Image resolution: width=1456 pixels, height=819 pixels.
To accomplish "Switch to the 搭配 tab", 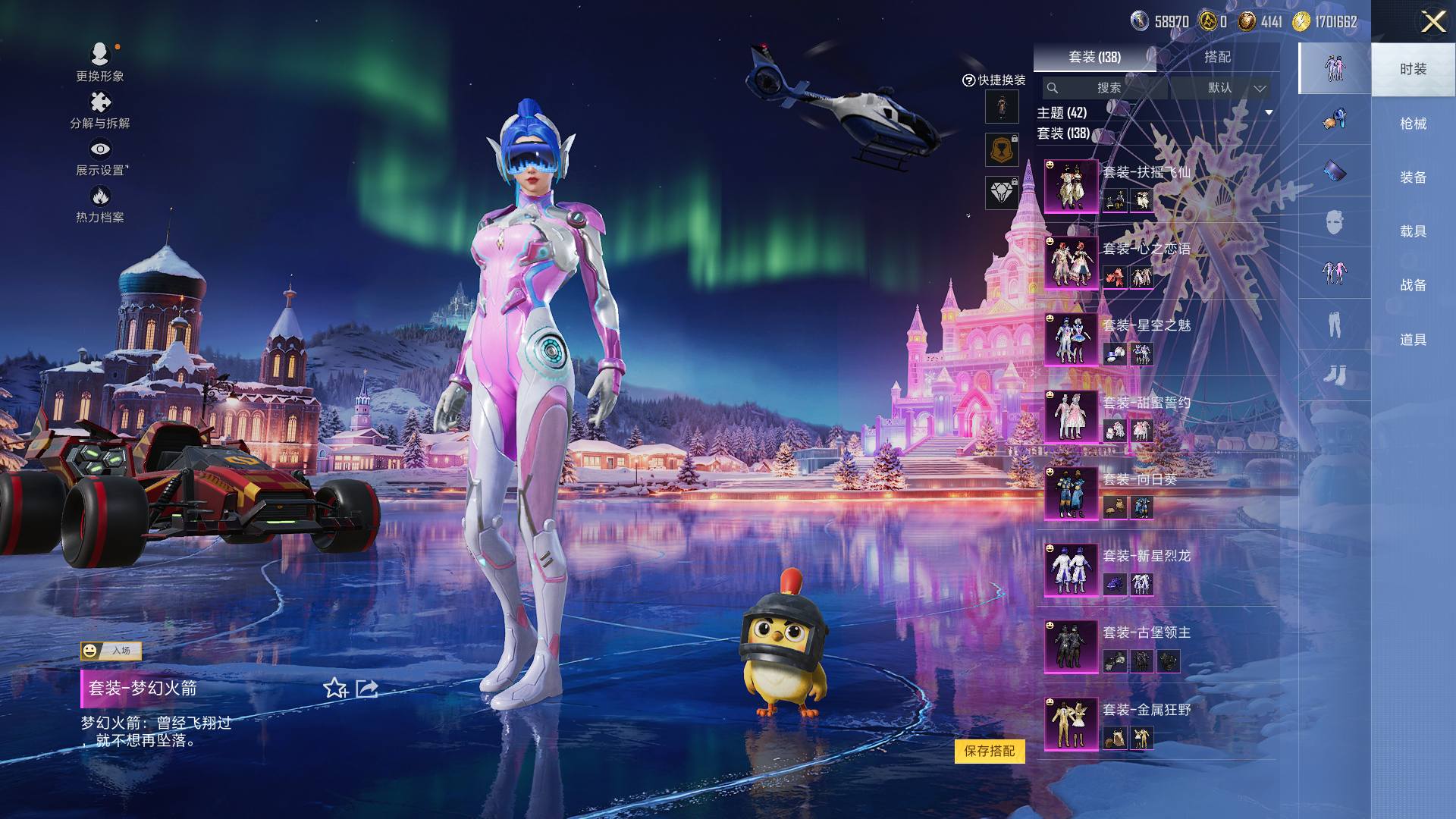I will pos(1217,57).
